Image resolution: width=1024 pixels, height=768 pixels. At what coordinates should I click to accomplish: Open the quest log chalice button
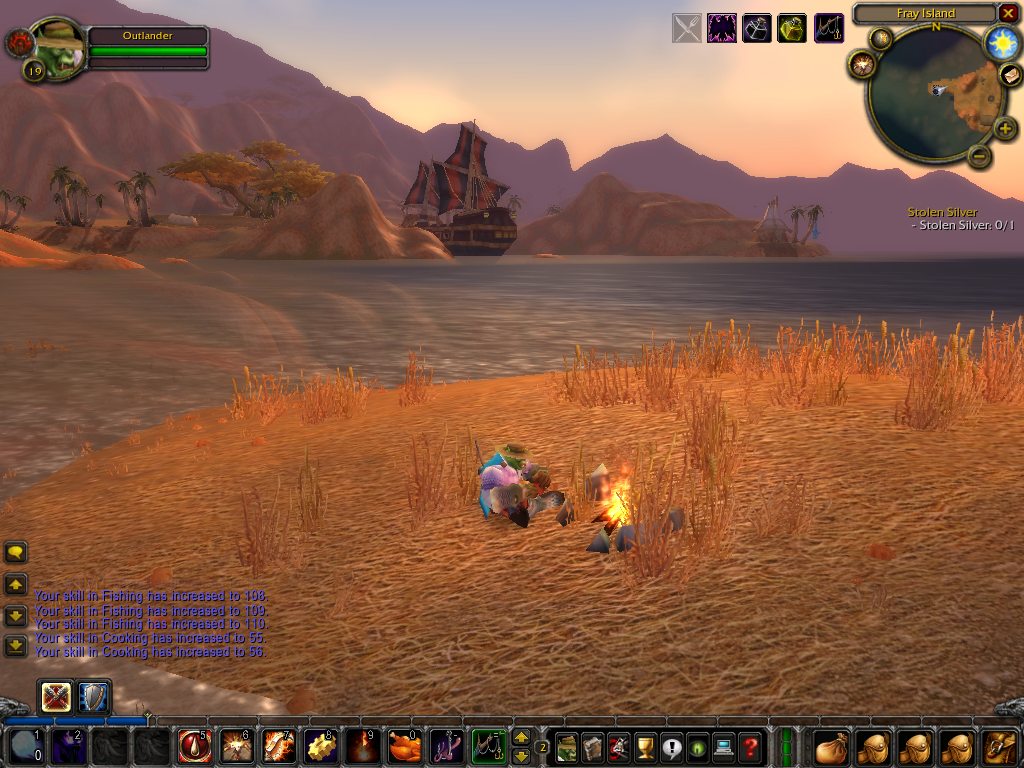tap(645, 746)
